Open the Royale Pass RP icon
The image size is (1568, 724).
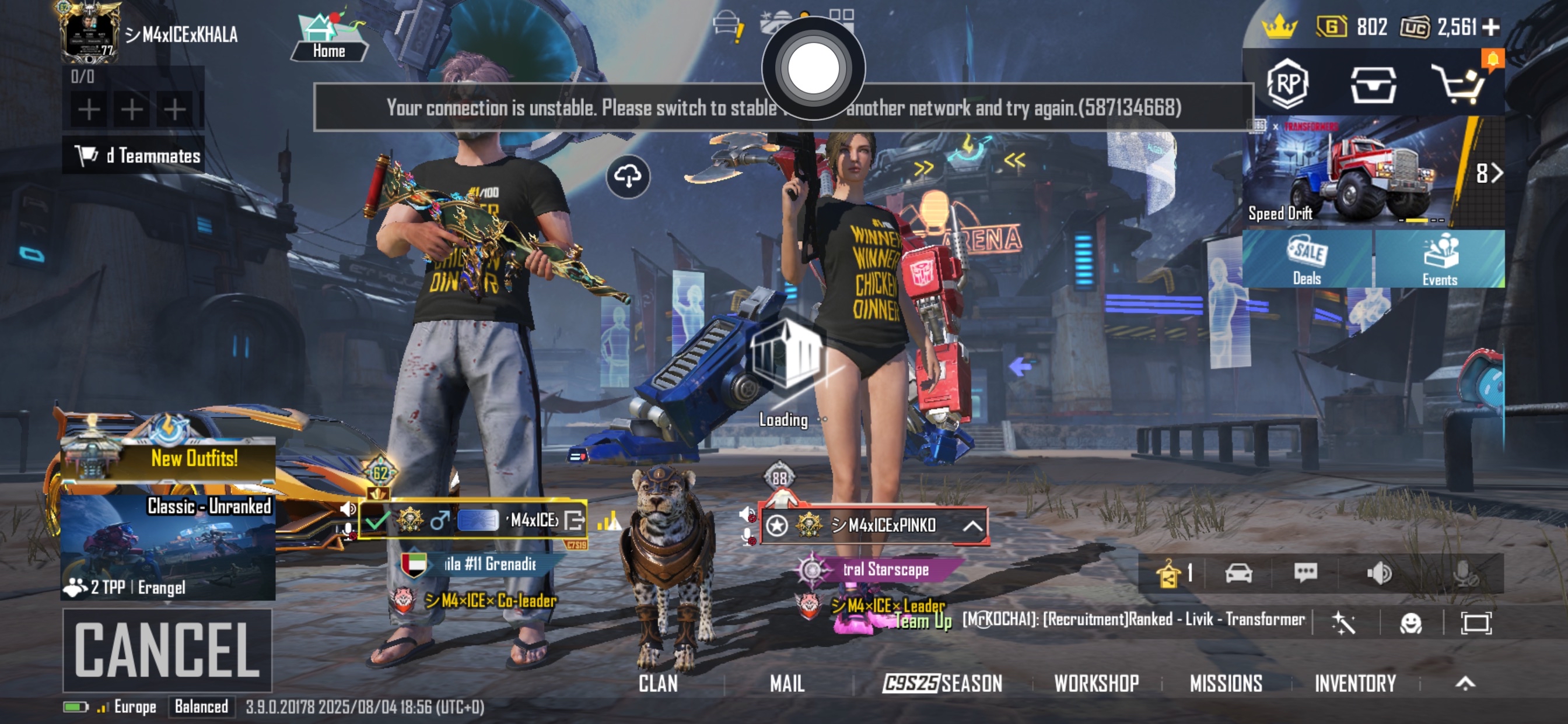tap(1287, 83)
